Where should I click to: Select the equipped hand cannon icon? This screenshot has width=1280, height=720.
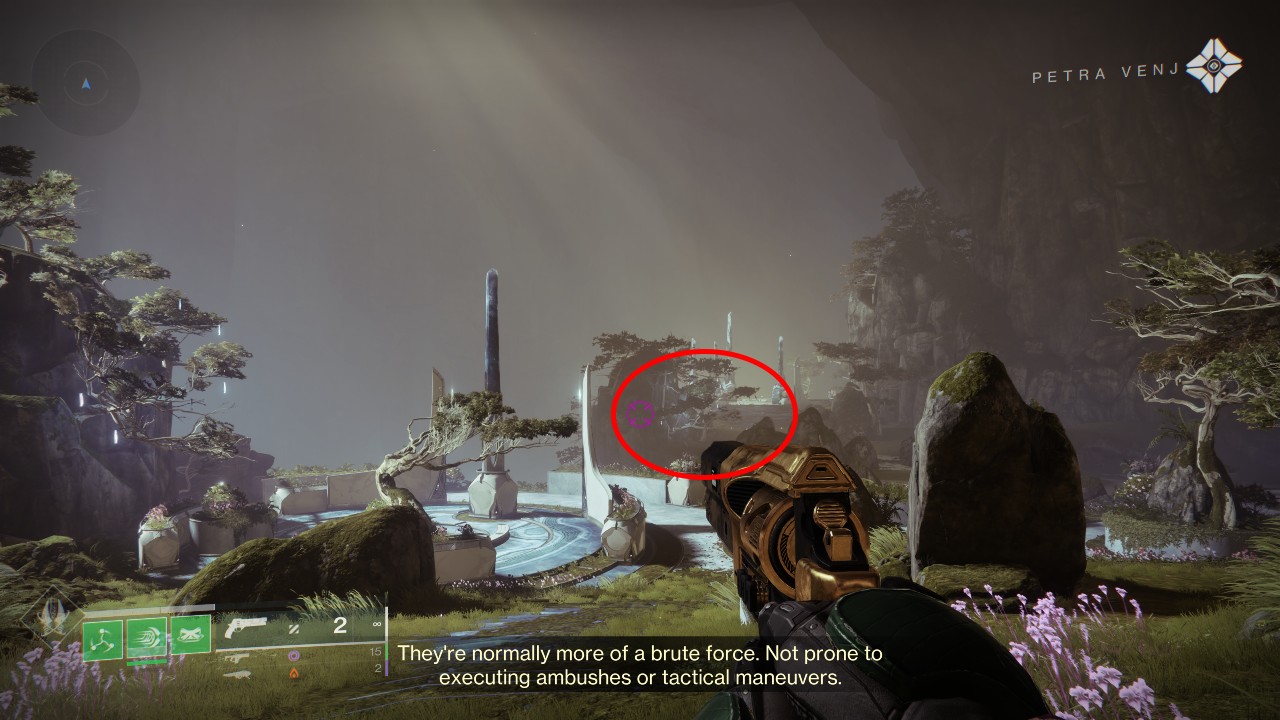(x=247, y=627)
